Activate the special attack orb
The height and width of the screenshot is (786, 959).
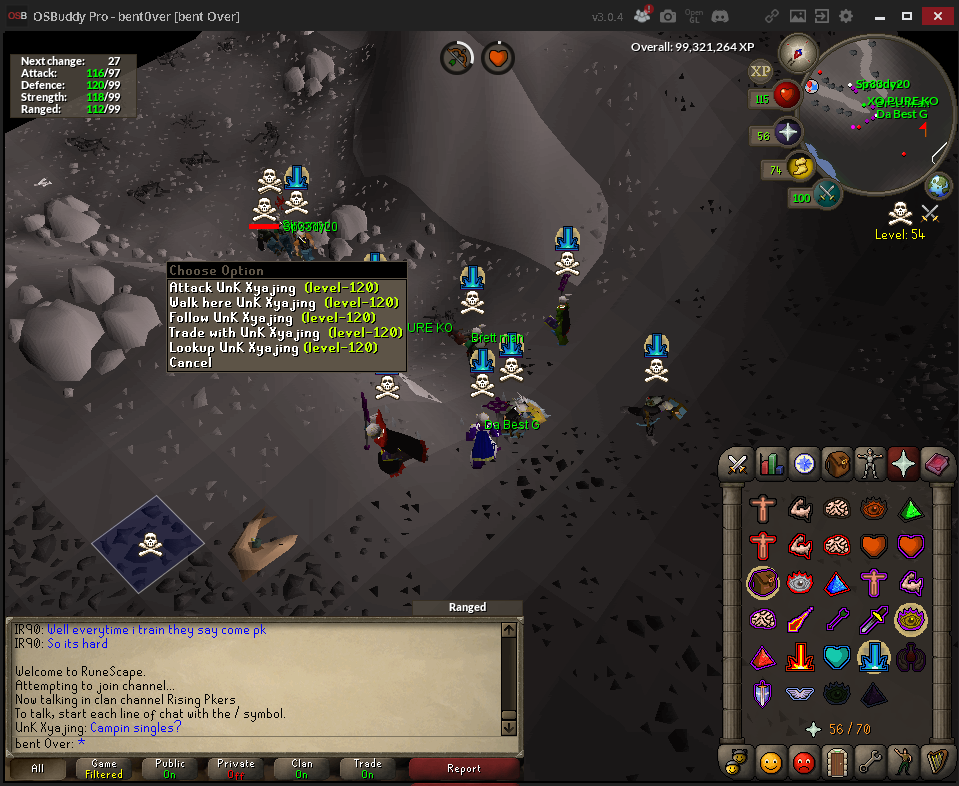(828, 194)
